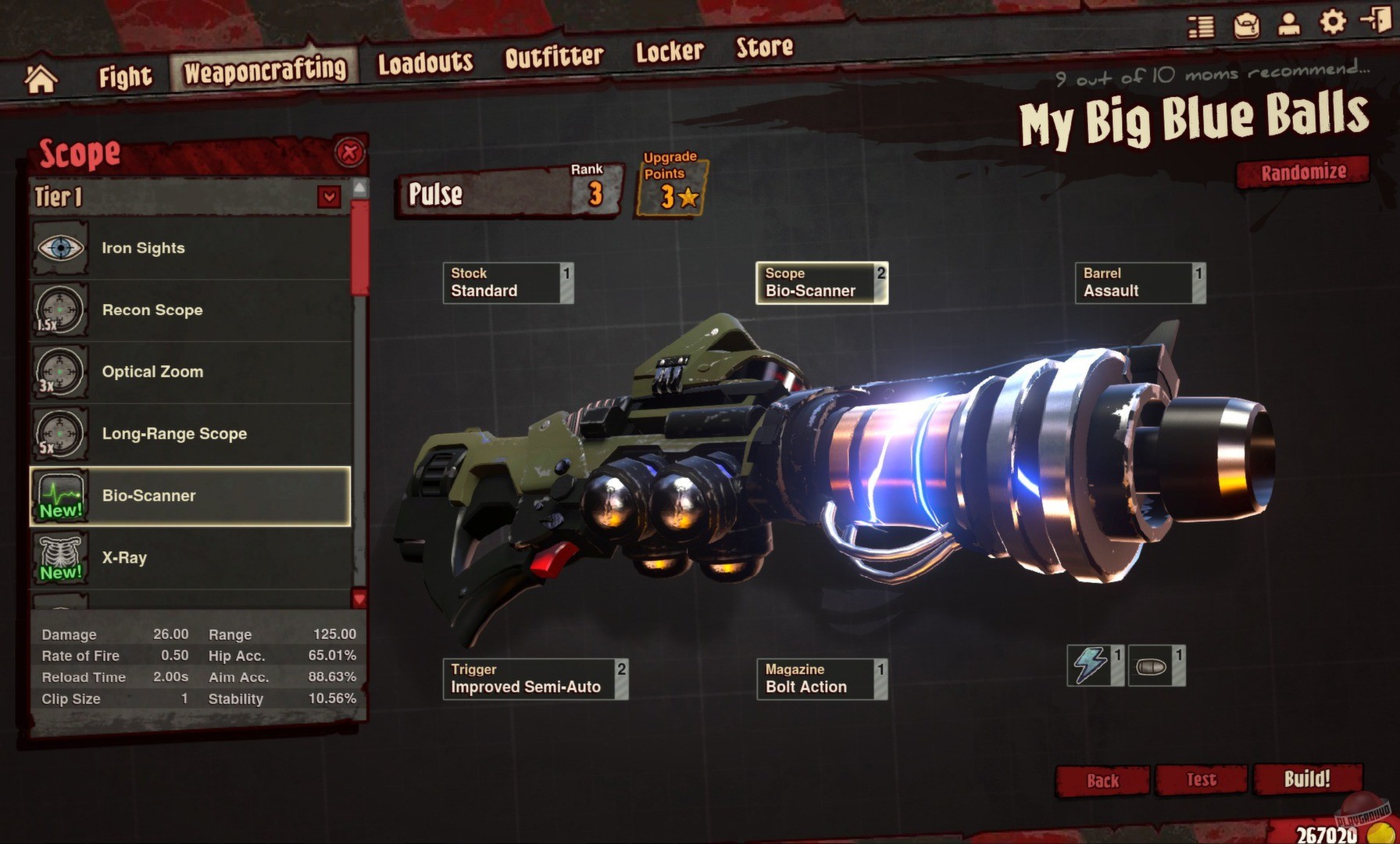Click the Randomize button
This screenshot has height=844, width=1400.
1303,172
